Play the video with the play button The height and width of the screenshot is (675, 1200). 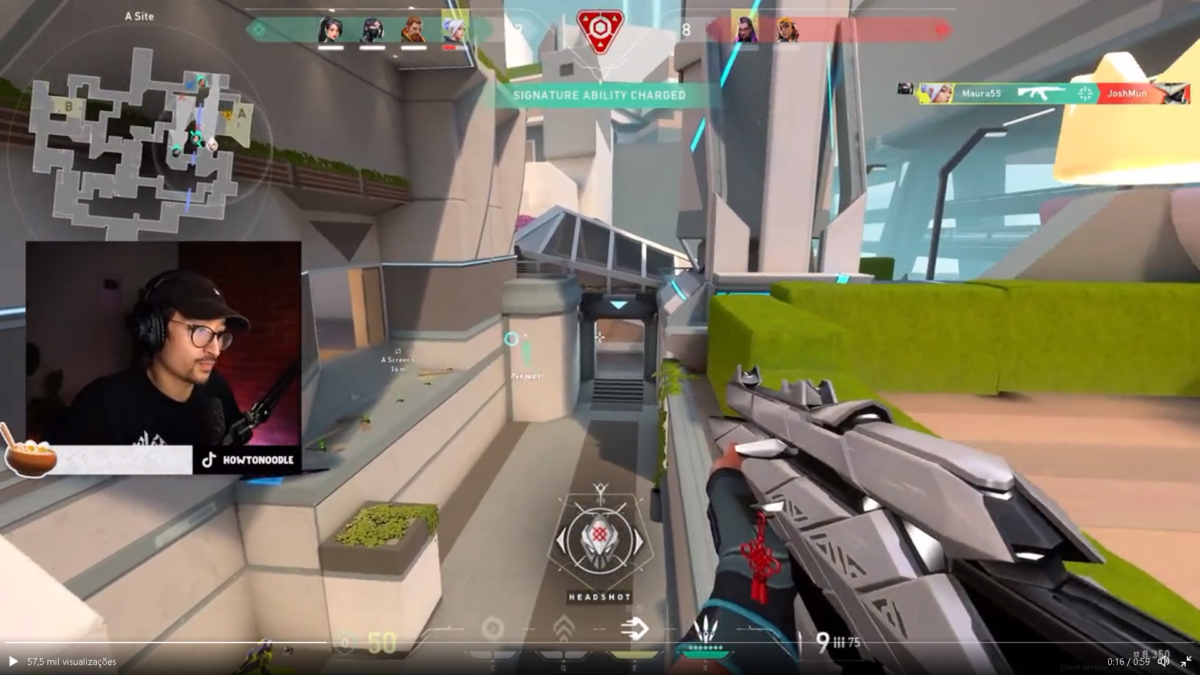coord(13,661)
